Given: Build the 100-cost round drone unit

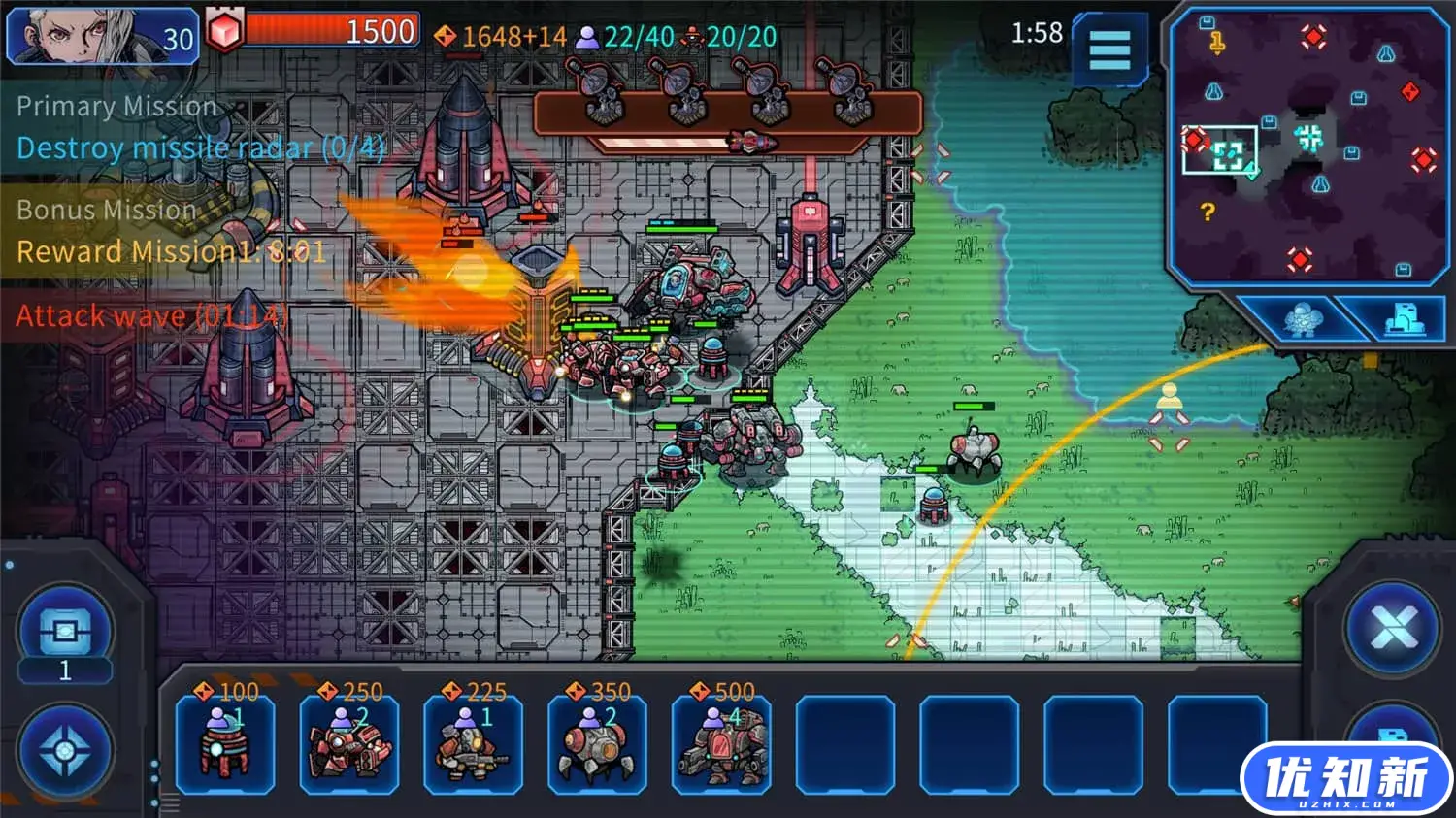Looking at the screenshot, I should click(225, 744).
